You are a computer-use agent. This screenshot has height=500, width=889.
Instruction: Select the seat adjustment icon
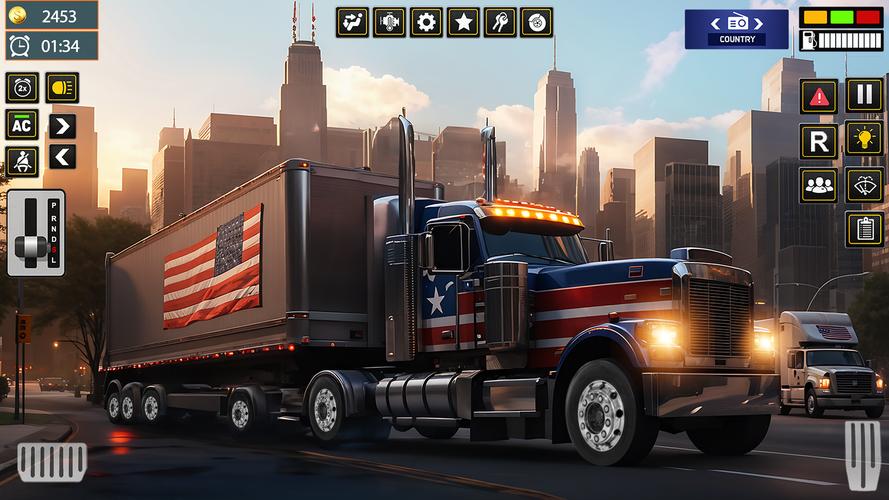(352, 21)
